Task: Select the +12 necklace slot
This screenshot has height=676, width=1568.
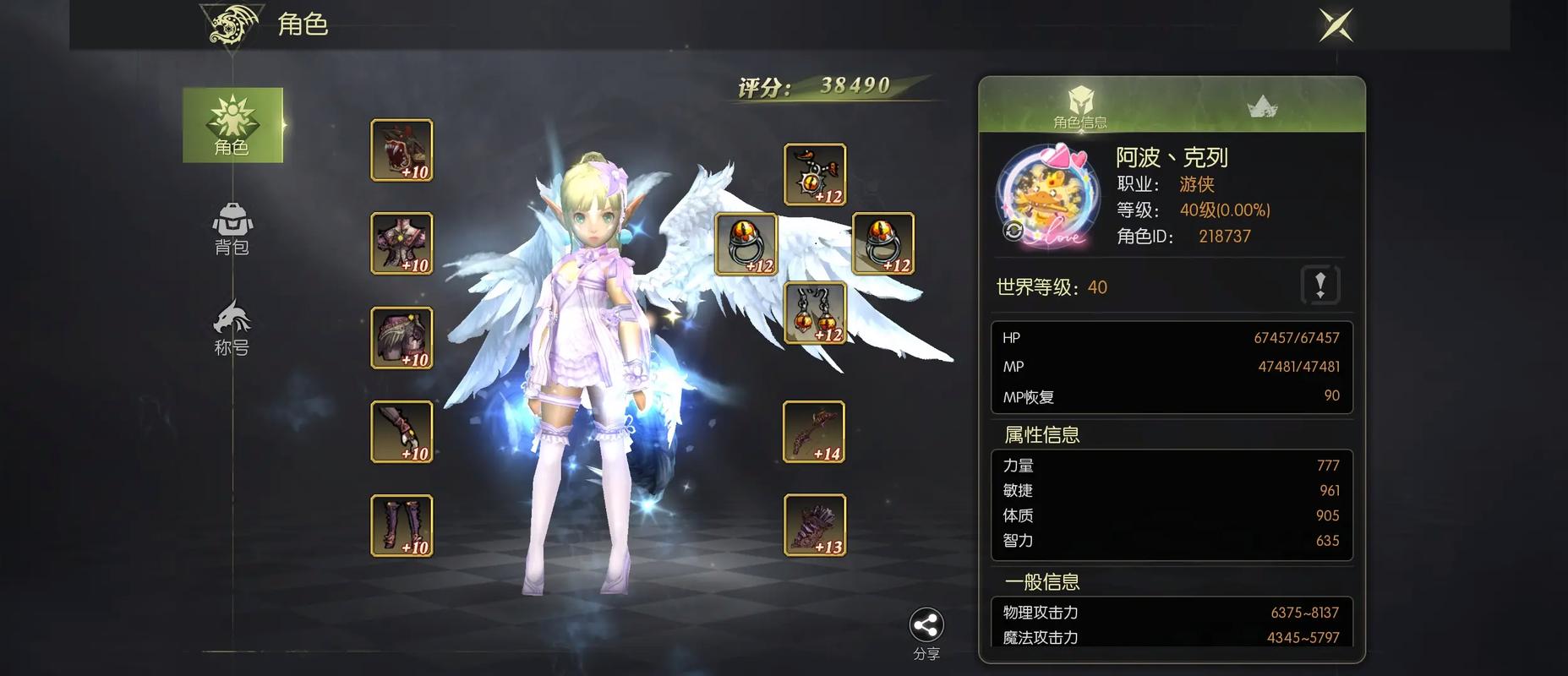Action: tap(815, 175)
